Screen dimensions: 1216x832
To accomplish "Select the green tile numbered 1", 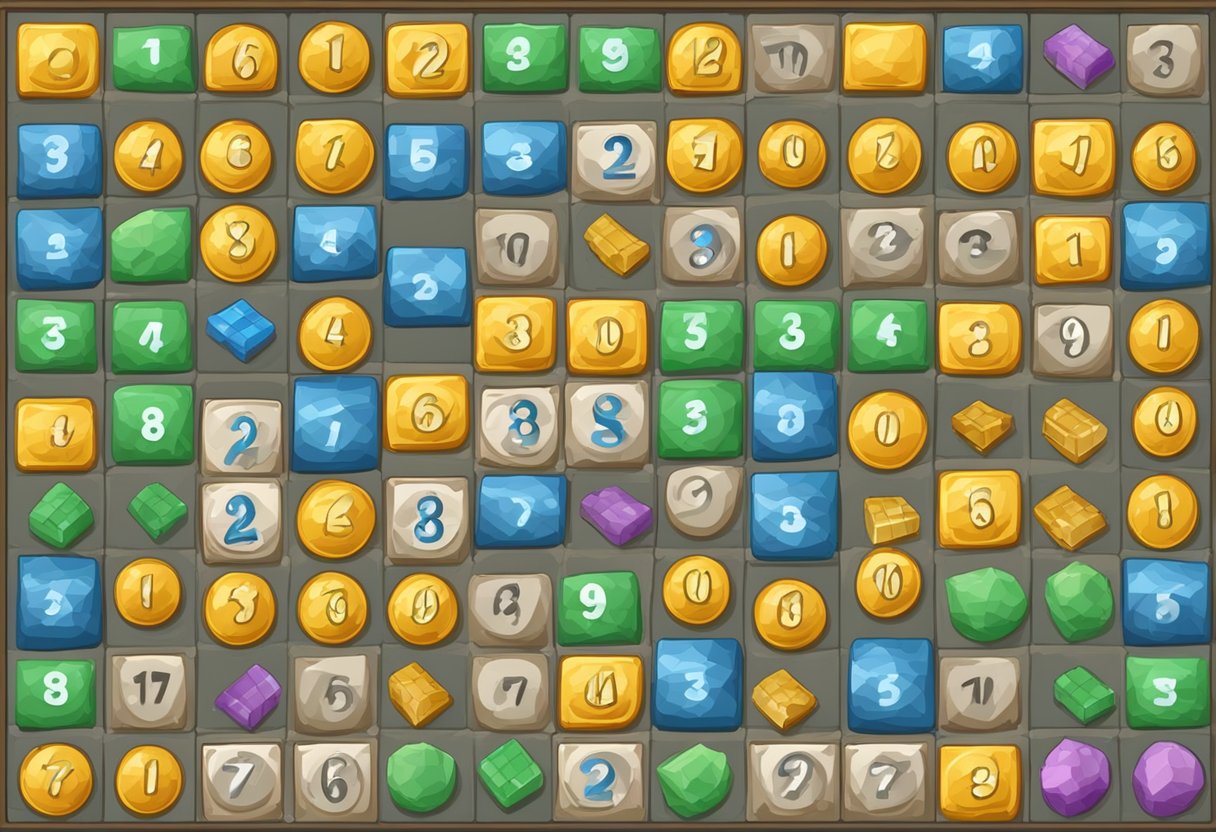I will (152, 58).
